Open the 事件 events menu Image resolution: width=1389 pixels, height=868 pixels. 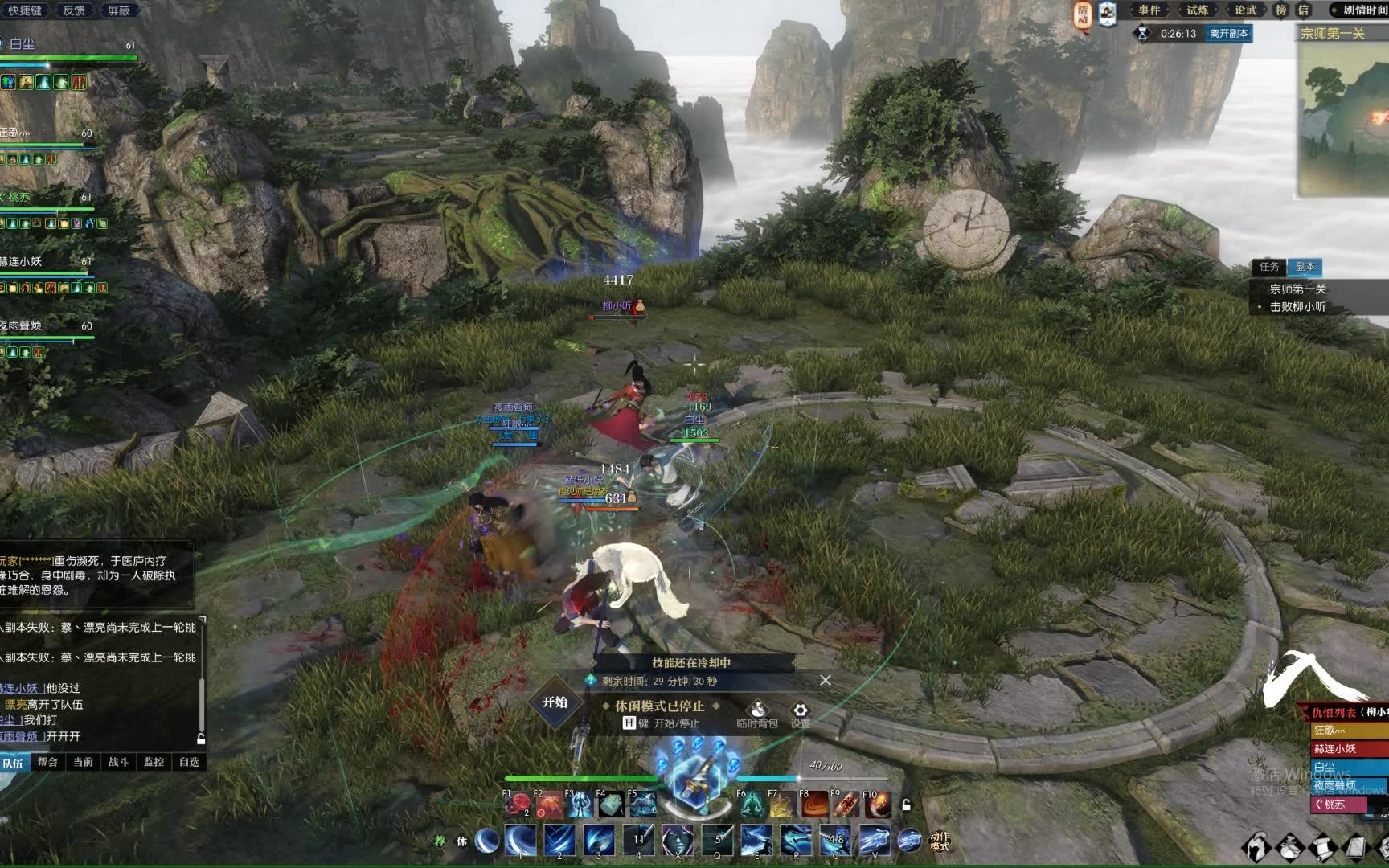coord(1149,10)
